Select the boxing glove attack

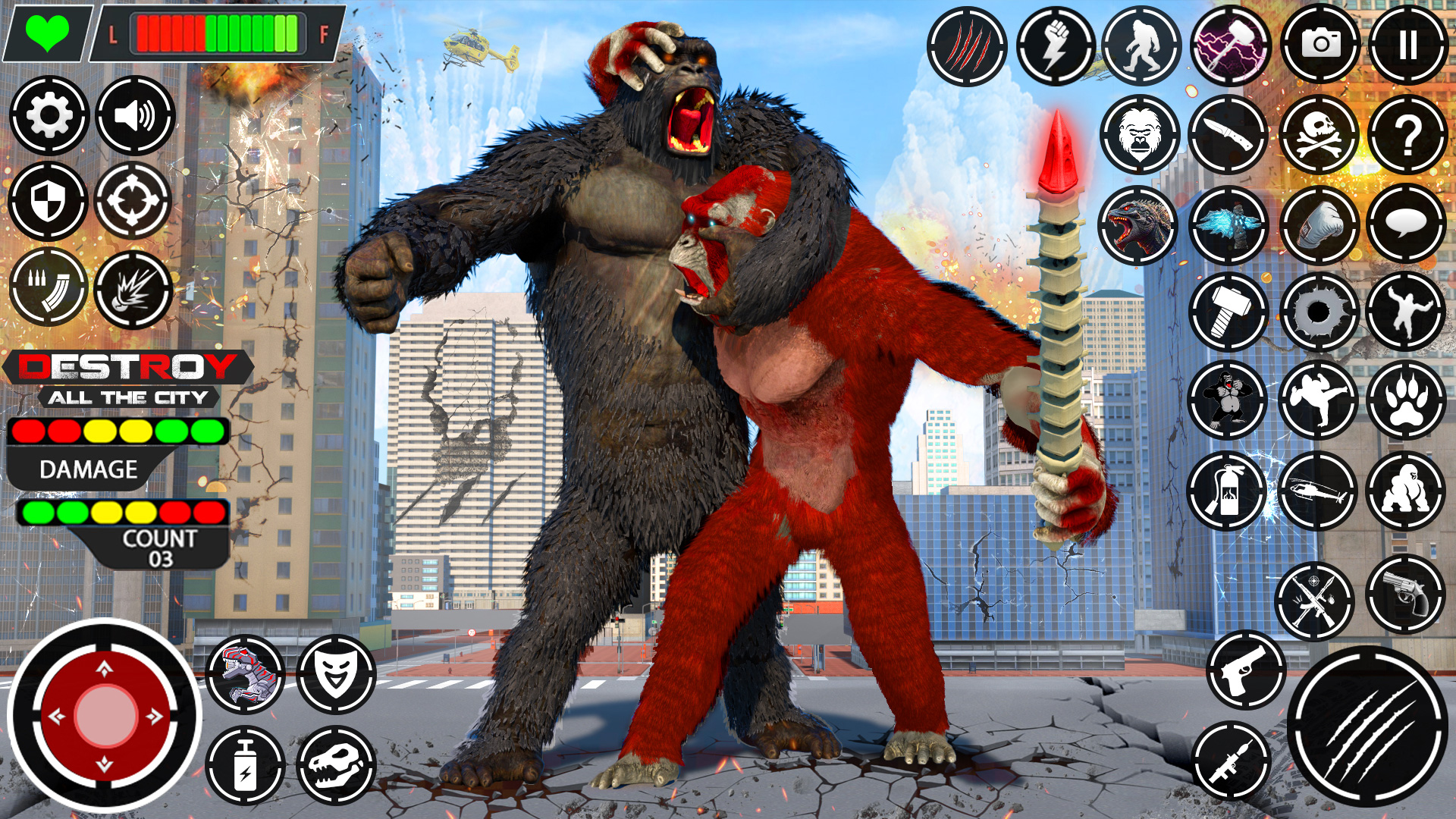pos(1323,222)
